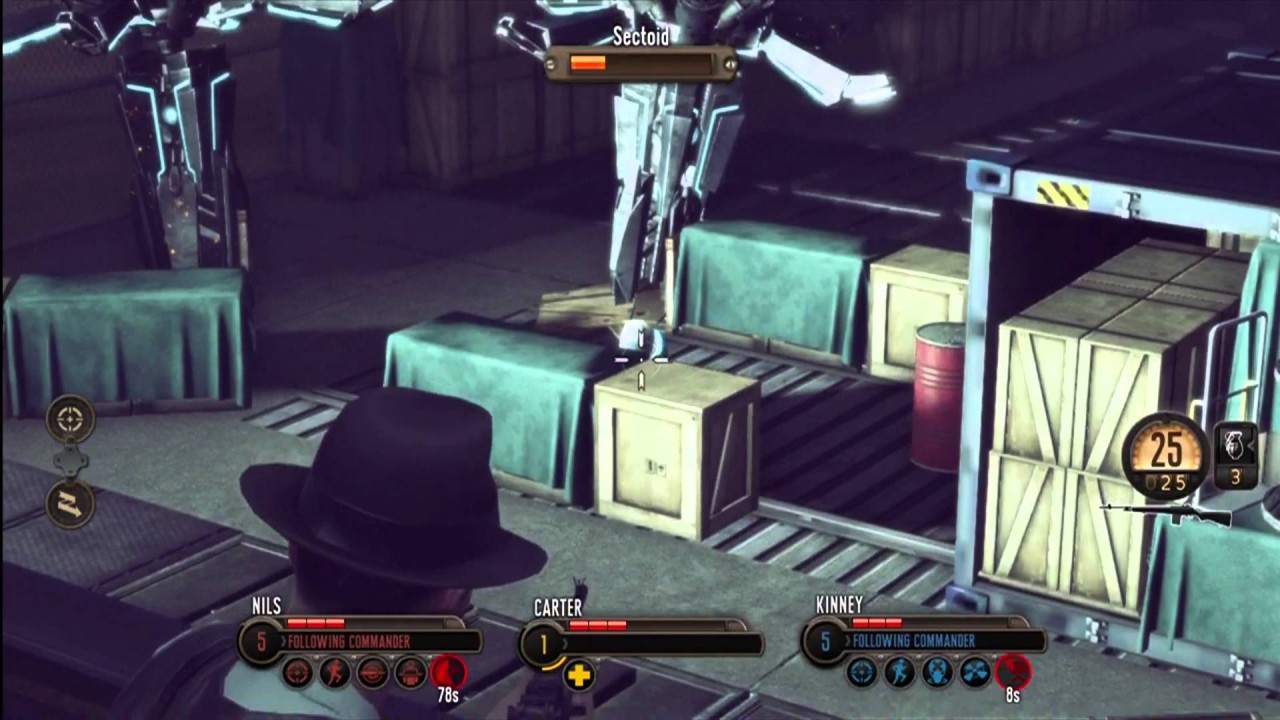Trigger Kinney's blue running-man move ability
The image size is (1280, 720).
(899, 672)
